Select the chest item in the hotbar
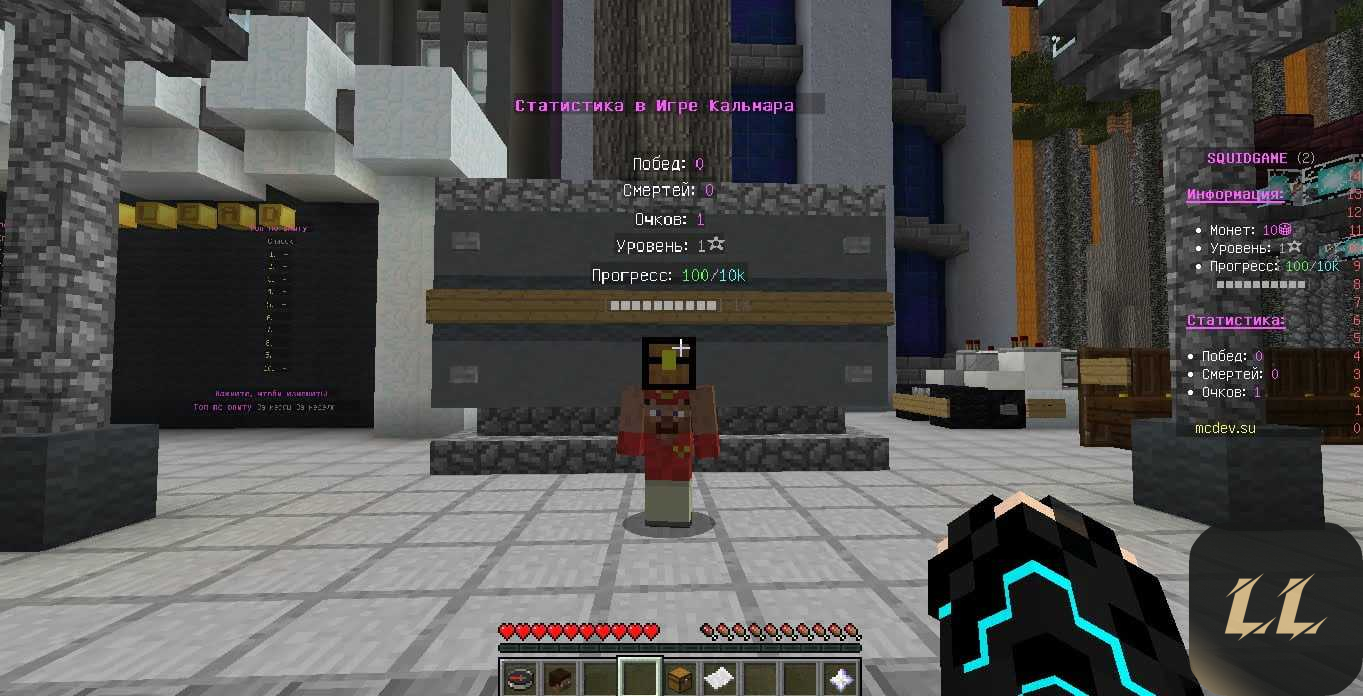Image resolution: width=1363 pixels, height=696 pixels. (x=680, y=678)
